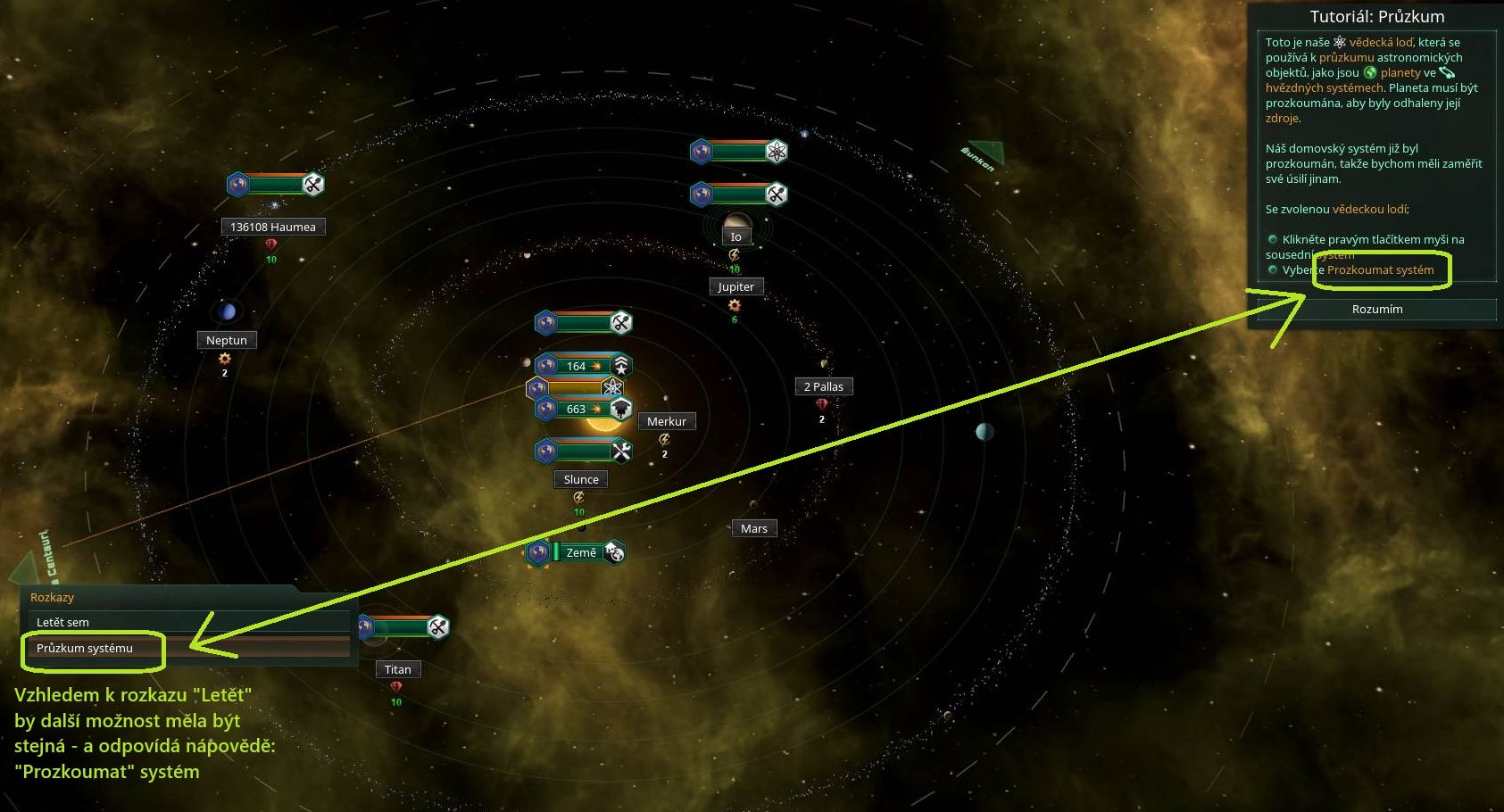The height and width of the screenshot is (812, 1504).
Task: Select the fleet with 164 power
Action: [584, 366]
